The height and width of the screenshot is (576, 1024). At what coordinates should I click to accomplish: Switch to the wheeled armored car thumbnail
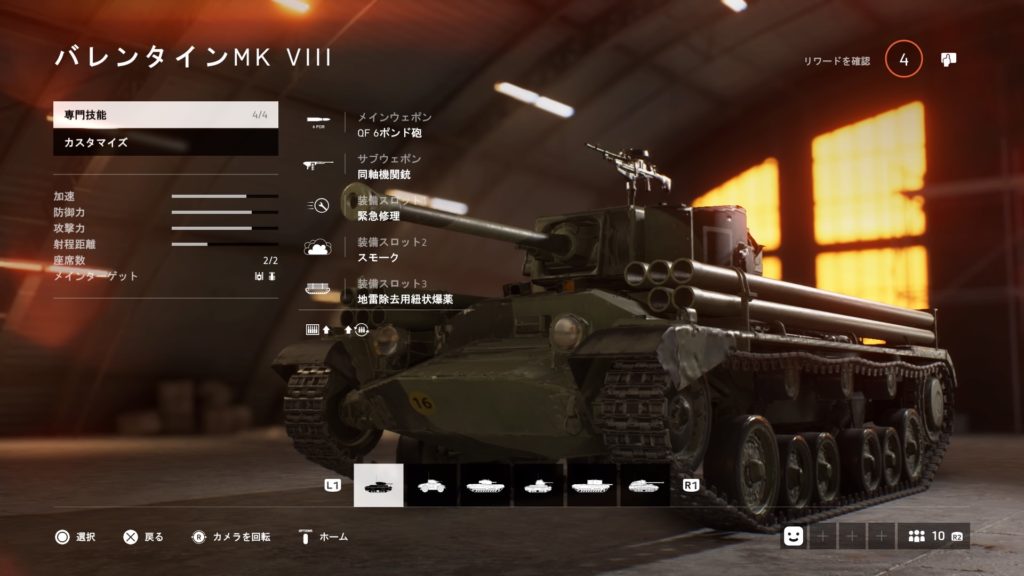click(432, 485)
